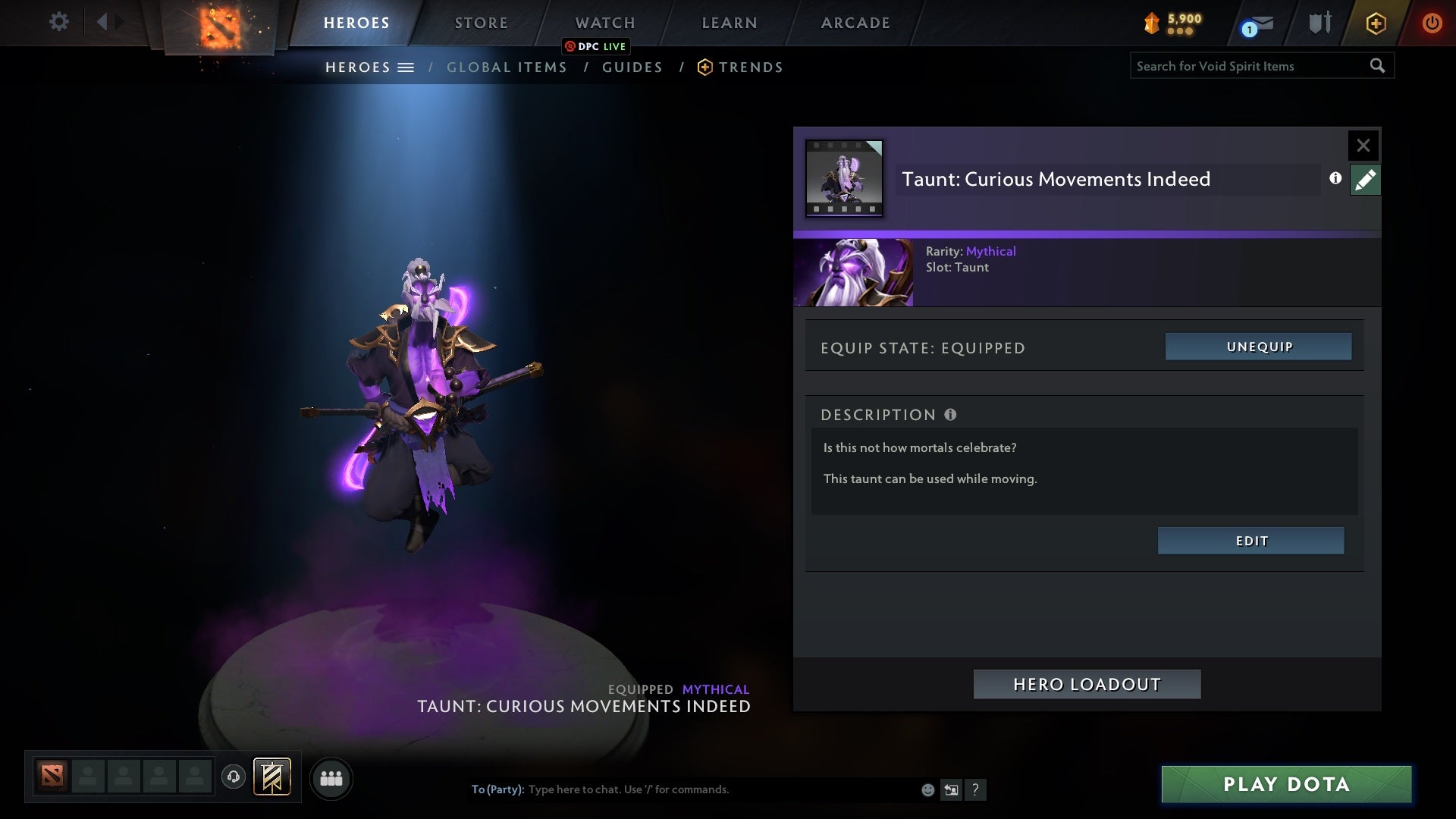Click the voice chat headset icon

(x=233, y=778)
